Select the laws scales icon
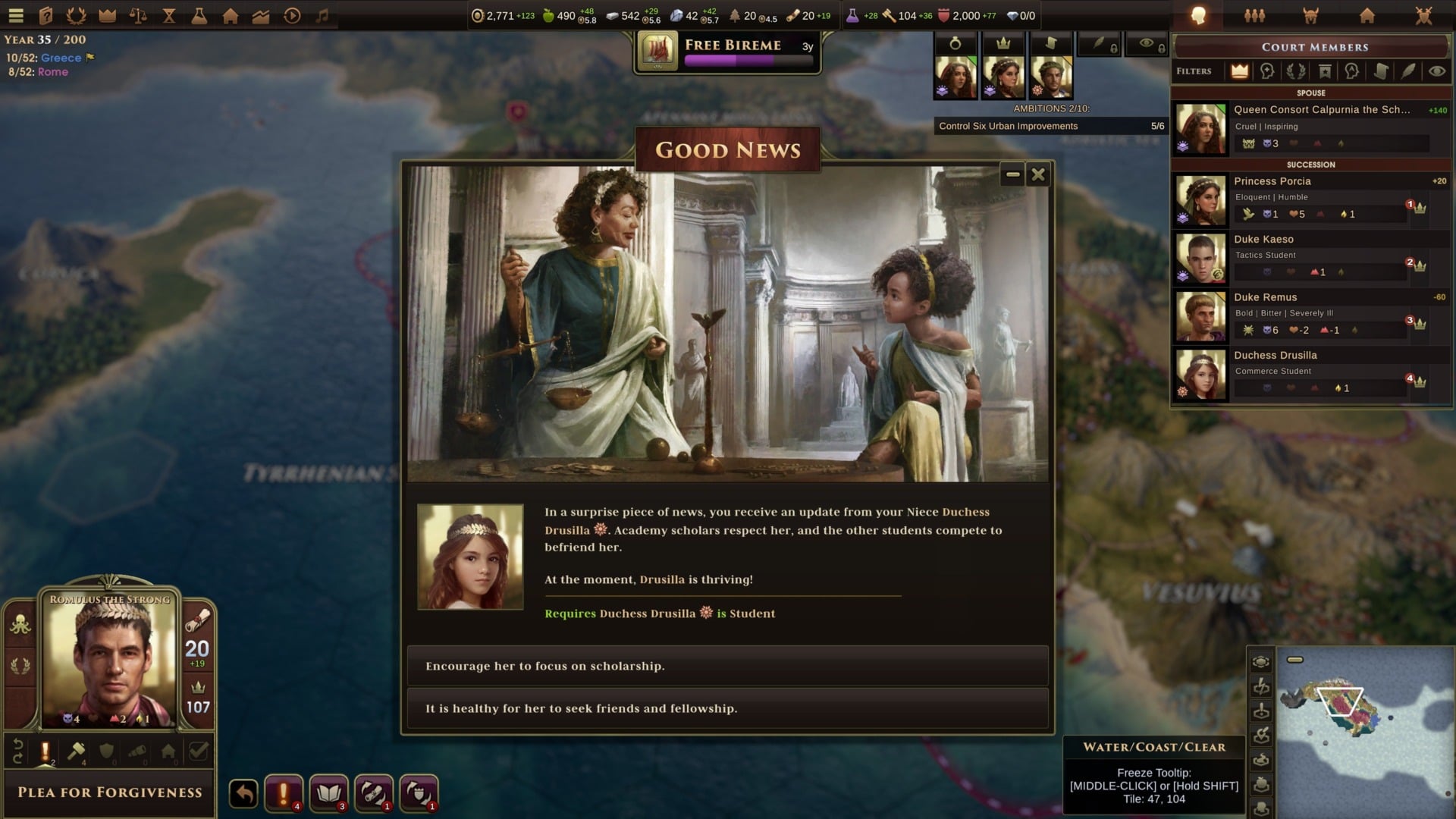Screen dimensions: 1456x819 [139, 15]
